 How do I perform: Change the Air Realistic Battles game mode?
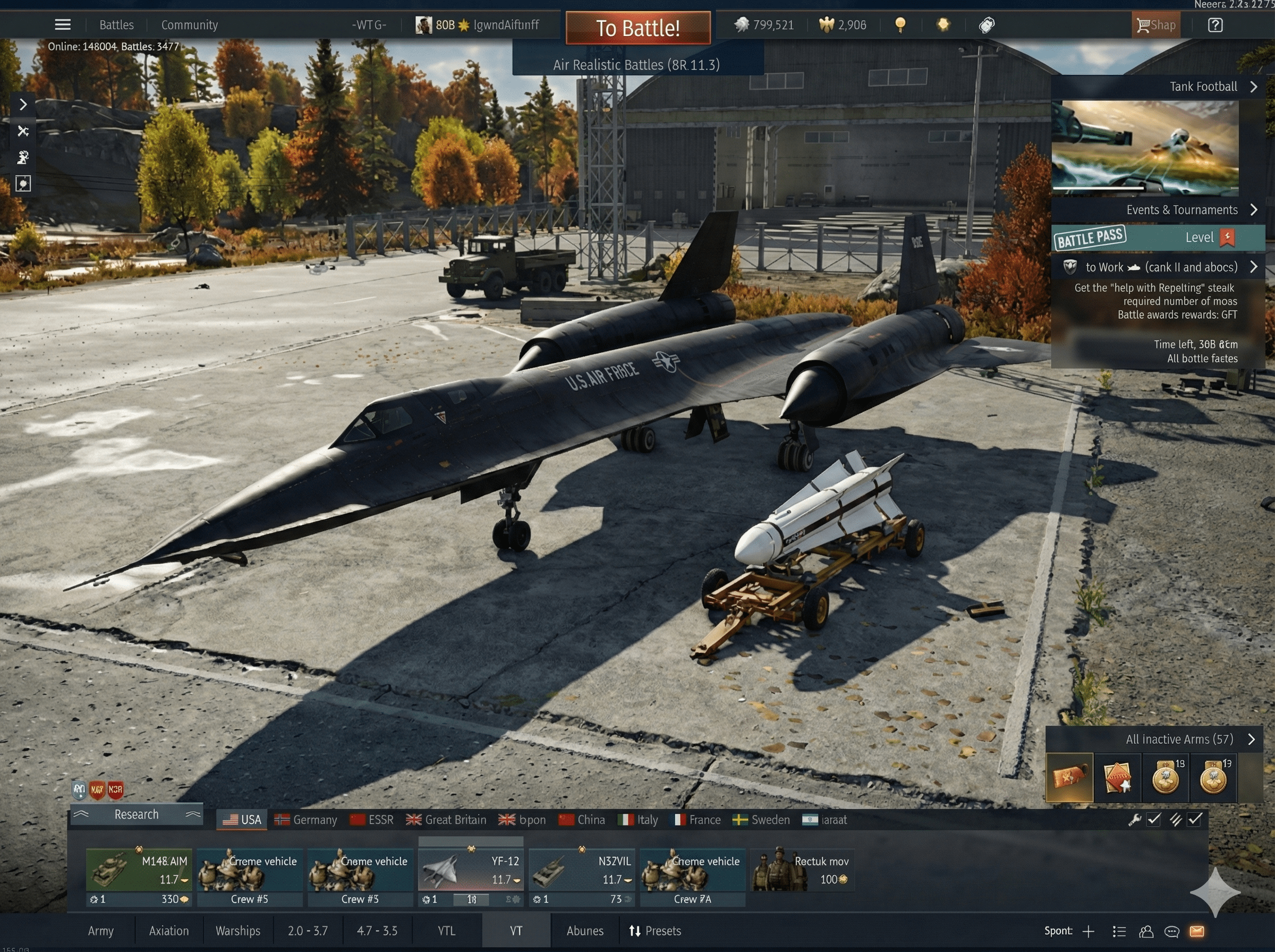click(636, 64)
